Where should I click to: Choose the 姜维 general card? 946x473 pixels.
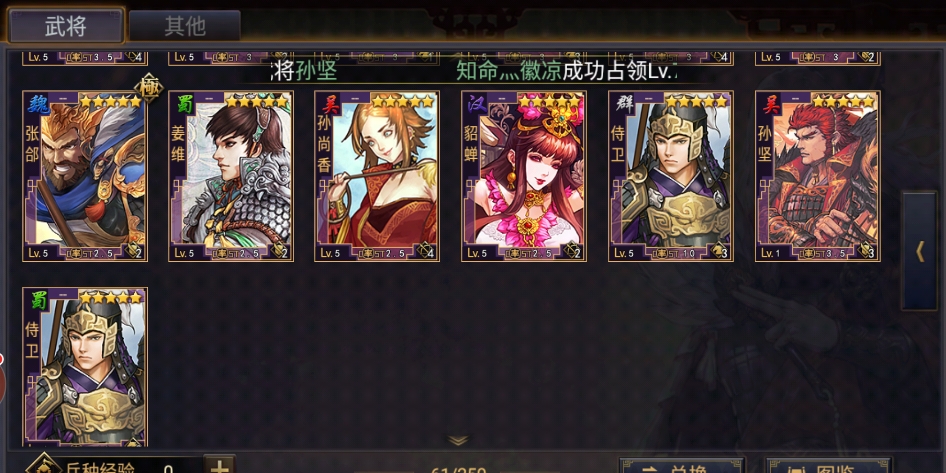pyautogui.click(x=231, y=176)
